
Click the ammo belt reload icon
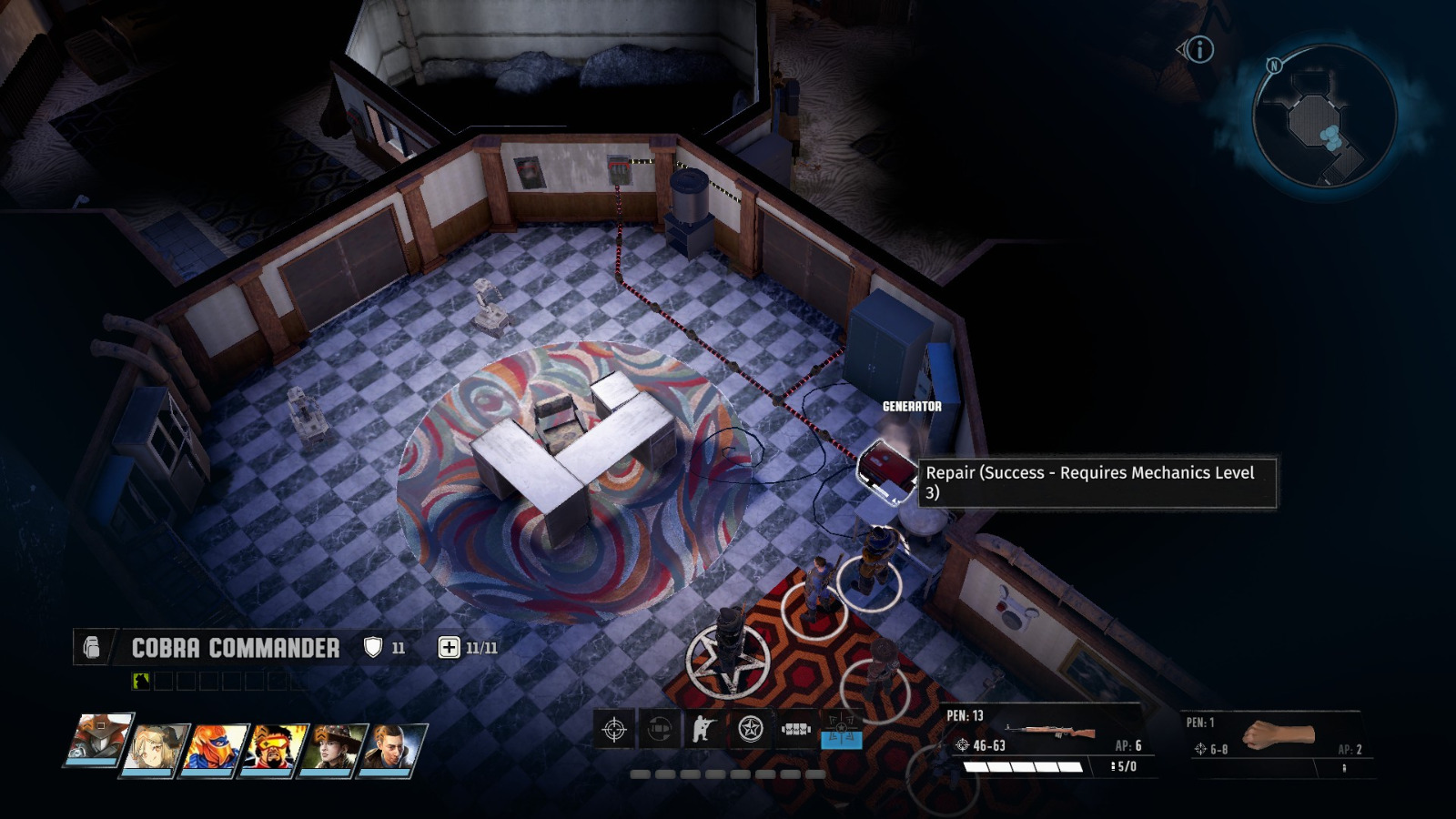(795, 728)
